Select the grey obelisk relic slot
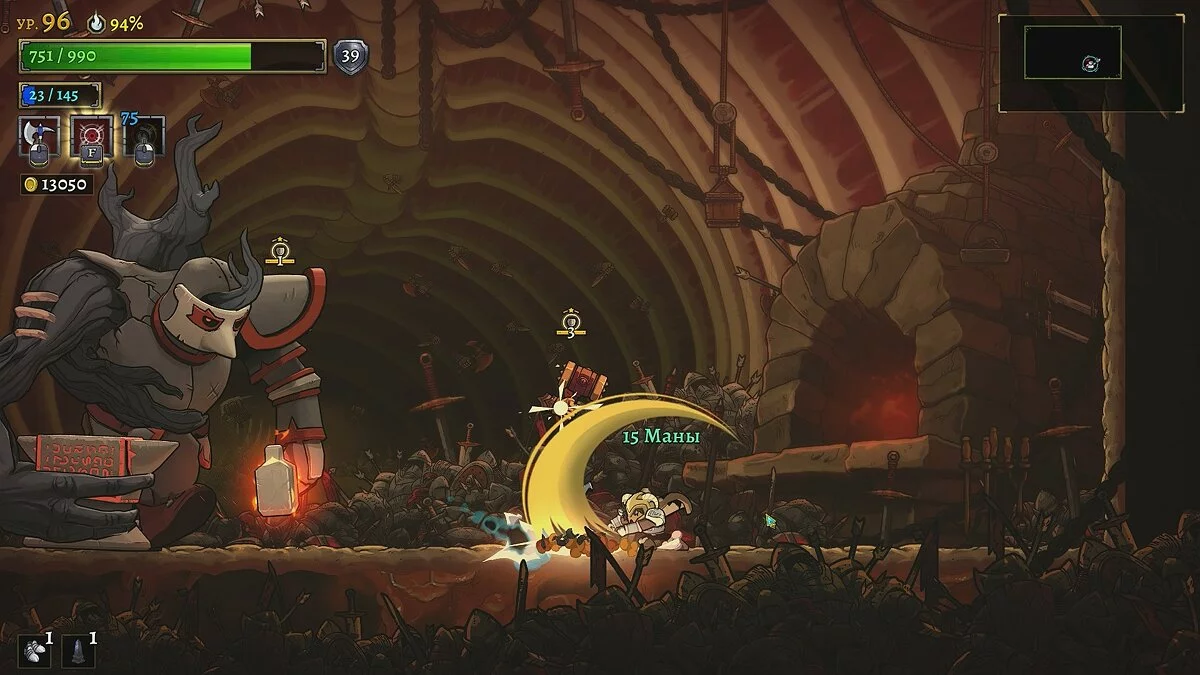The width and height of the screenshot is (1200, 675). pos(79,650)
